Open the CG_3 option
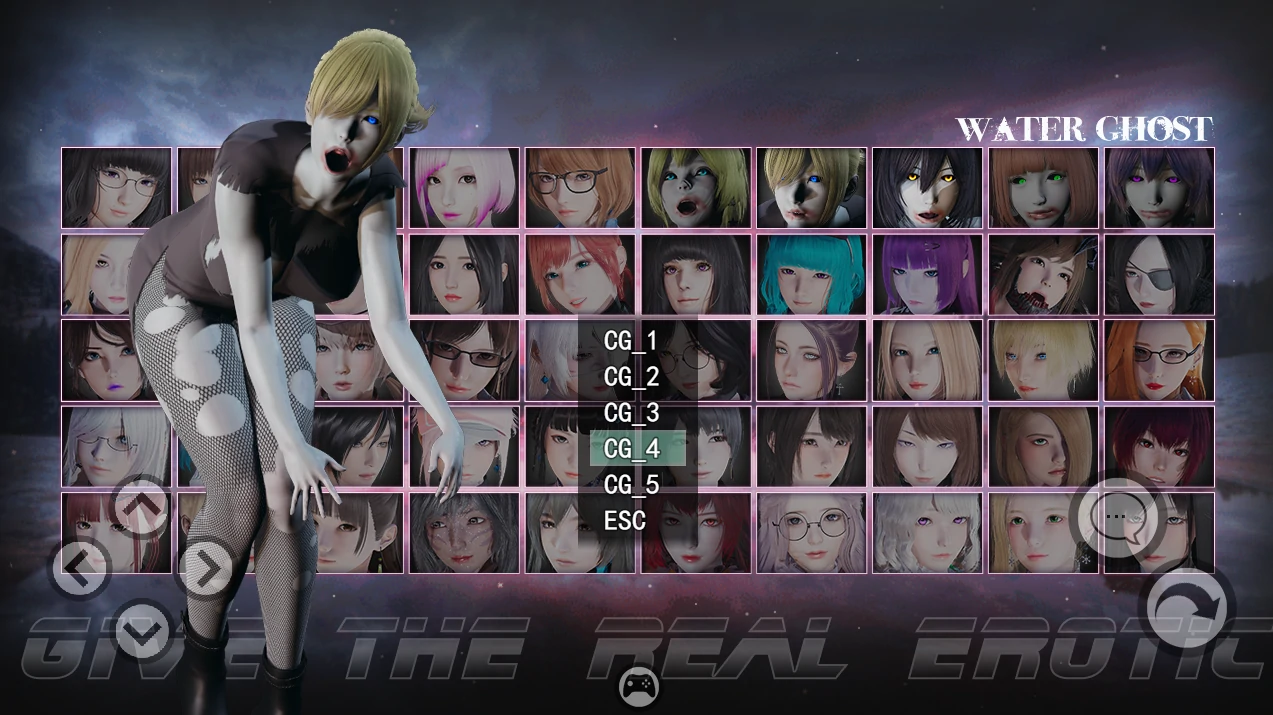Screen dimensions: 1273x715 [x=631, y=413]
